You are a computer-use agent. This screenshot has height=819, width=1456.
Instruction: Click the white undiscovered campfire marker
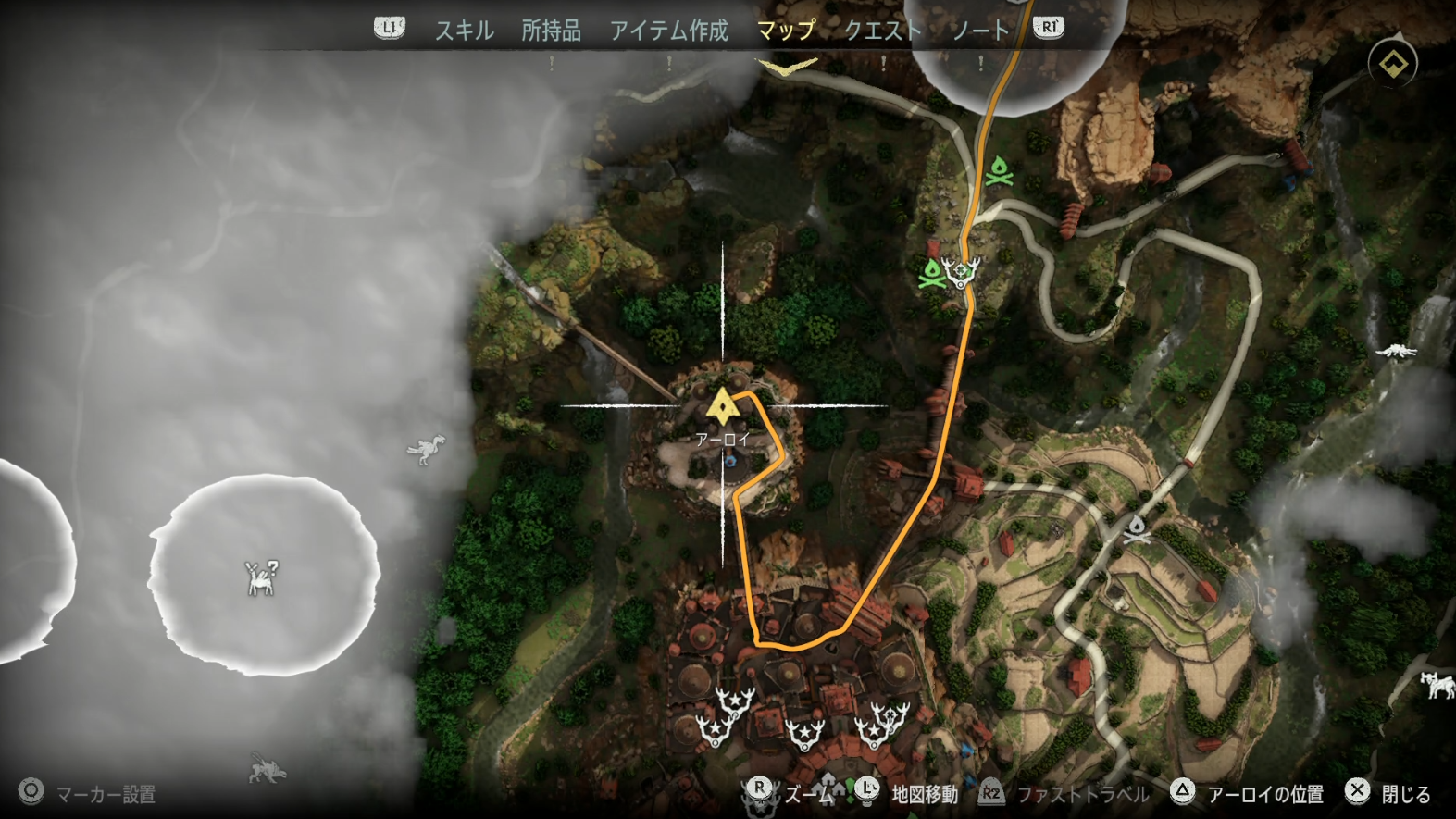coord(1137,529)
